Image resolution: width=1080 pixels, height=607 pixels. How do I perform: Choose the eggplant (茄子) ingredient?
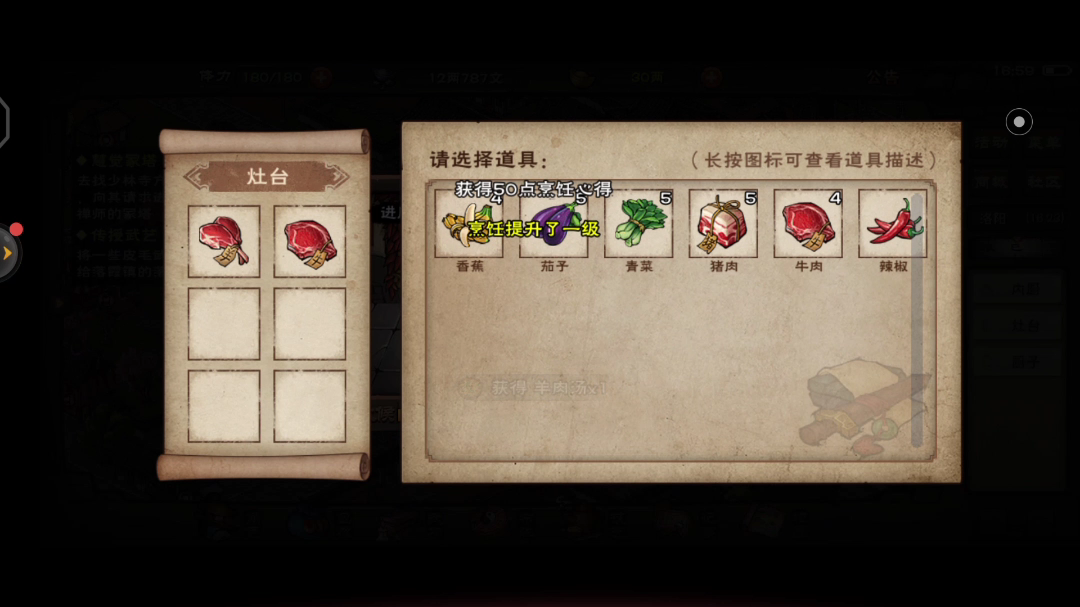tap(554, 225)
